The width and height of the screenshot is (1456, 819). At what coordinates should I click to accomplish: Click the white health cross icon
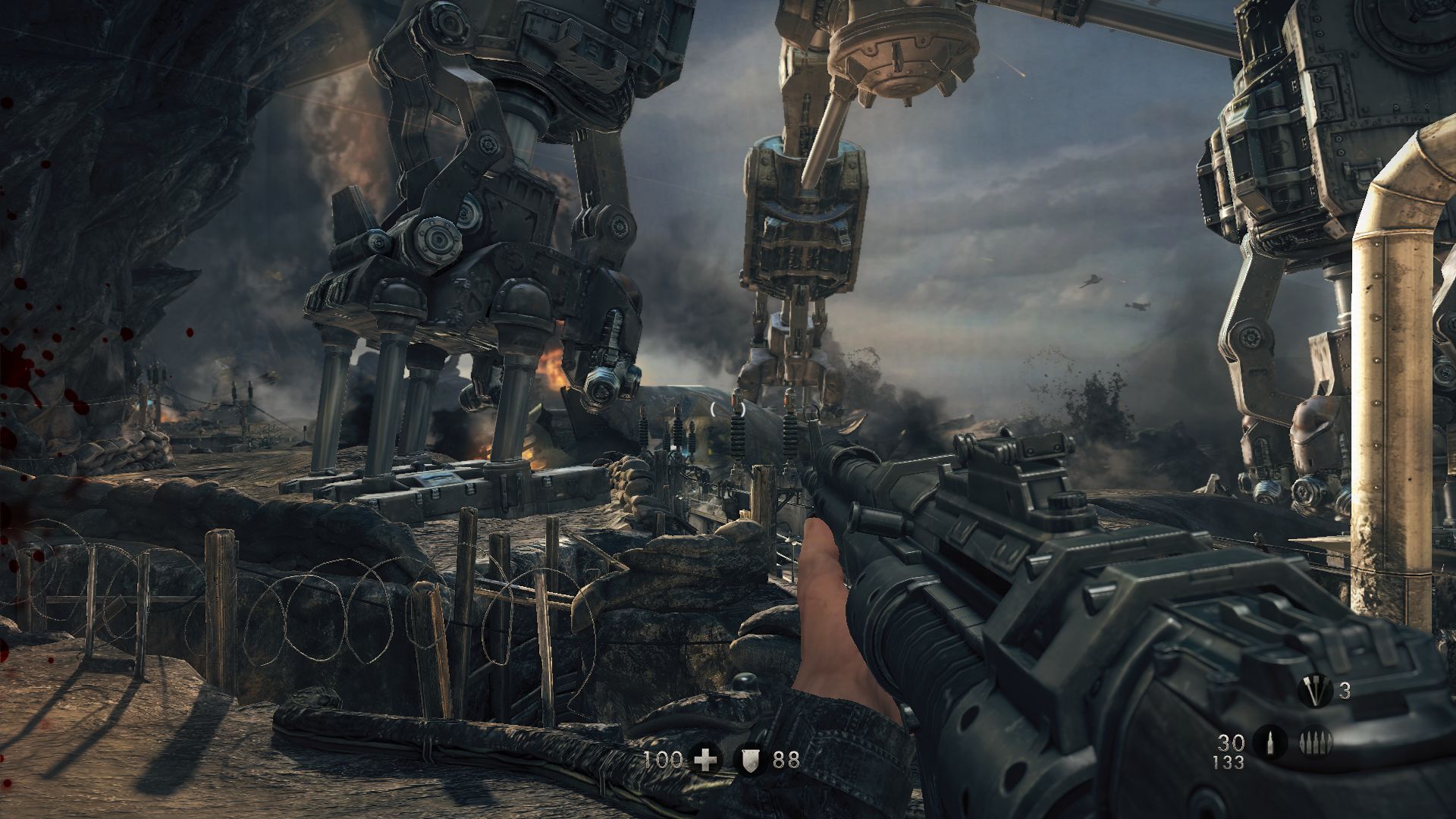(707, 759)
